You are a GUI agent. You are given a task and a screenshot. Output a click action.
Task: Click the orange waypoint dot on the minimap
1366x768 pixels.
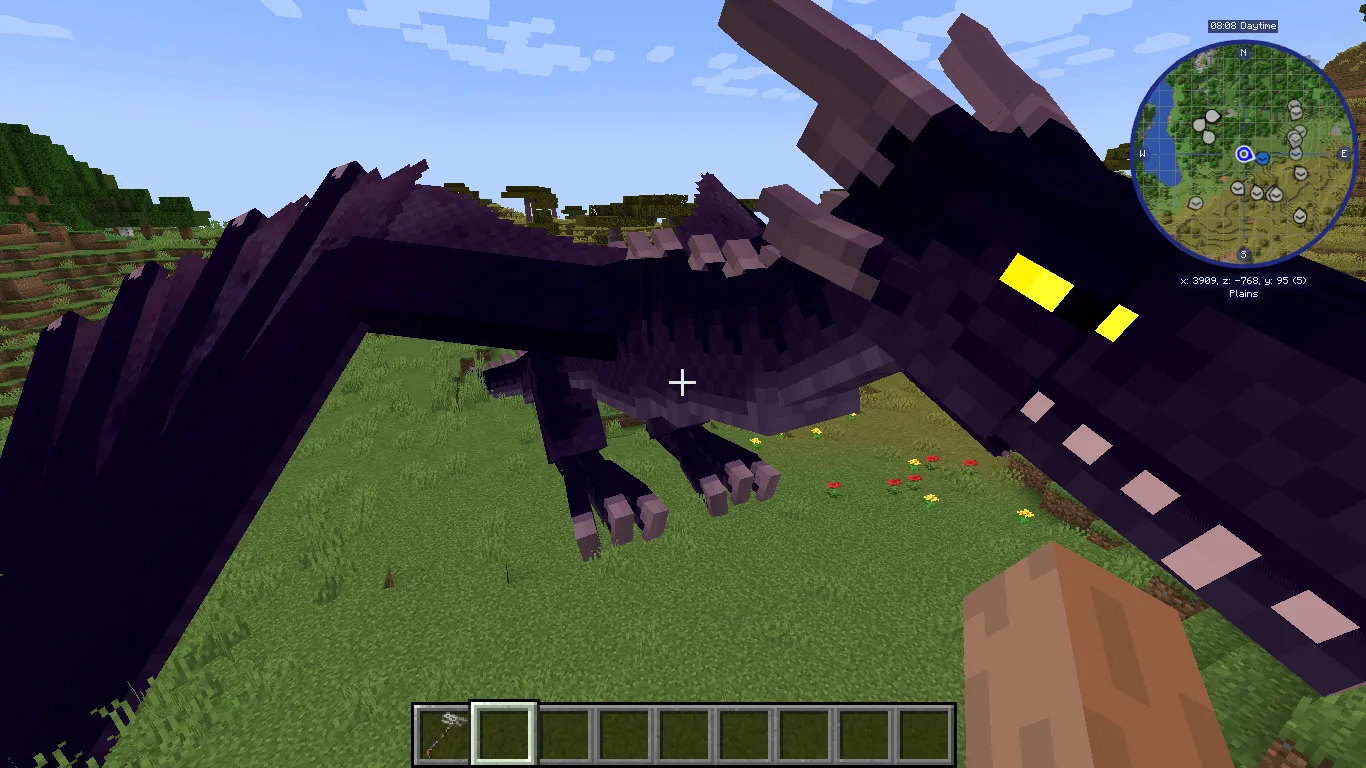click(1223, 178)
